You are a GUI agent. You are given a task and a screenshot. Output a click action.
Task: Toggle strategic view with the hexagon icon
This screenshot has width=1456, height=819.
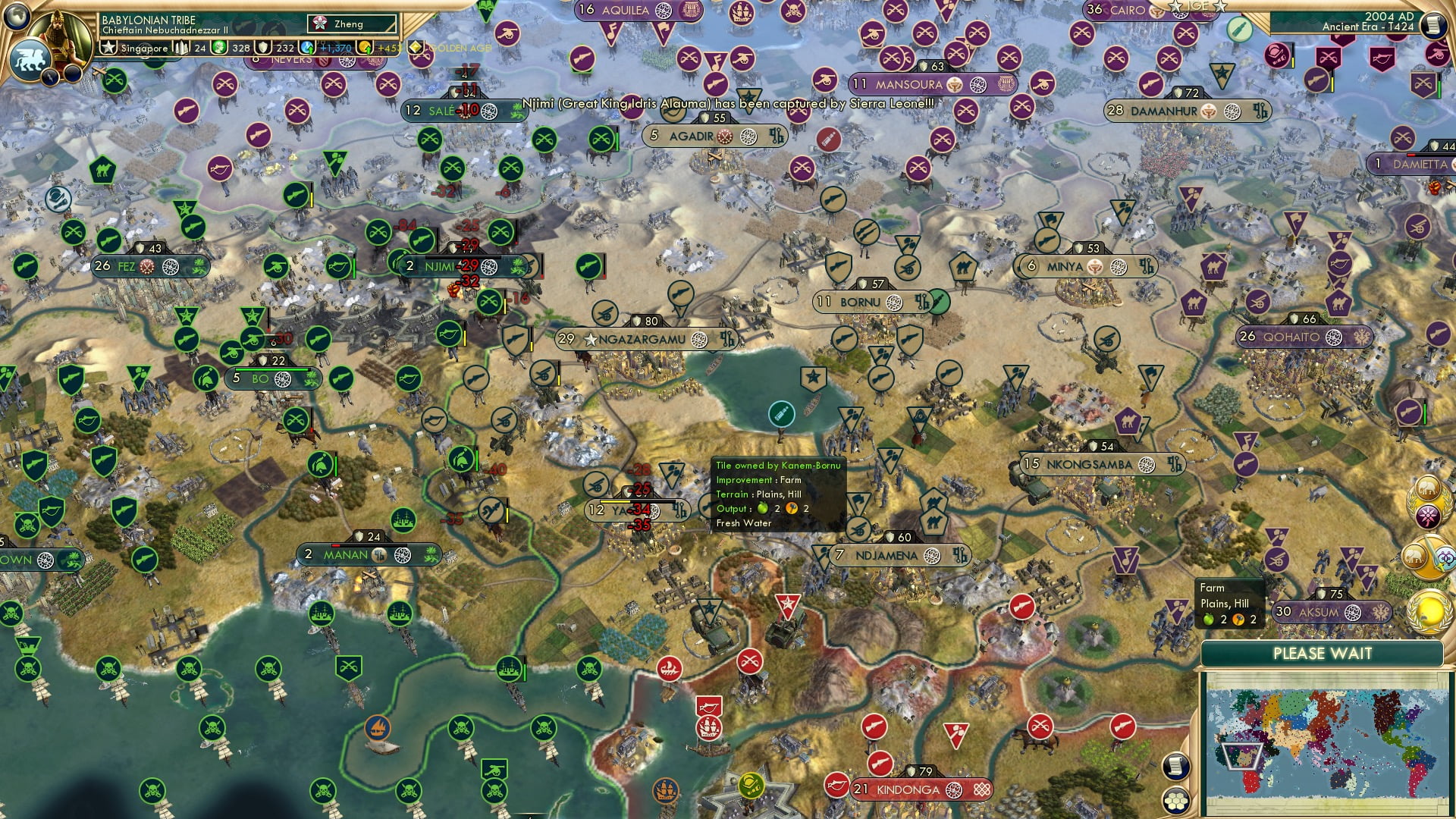pyautogui.click(x=1175, y=800)
